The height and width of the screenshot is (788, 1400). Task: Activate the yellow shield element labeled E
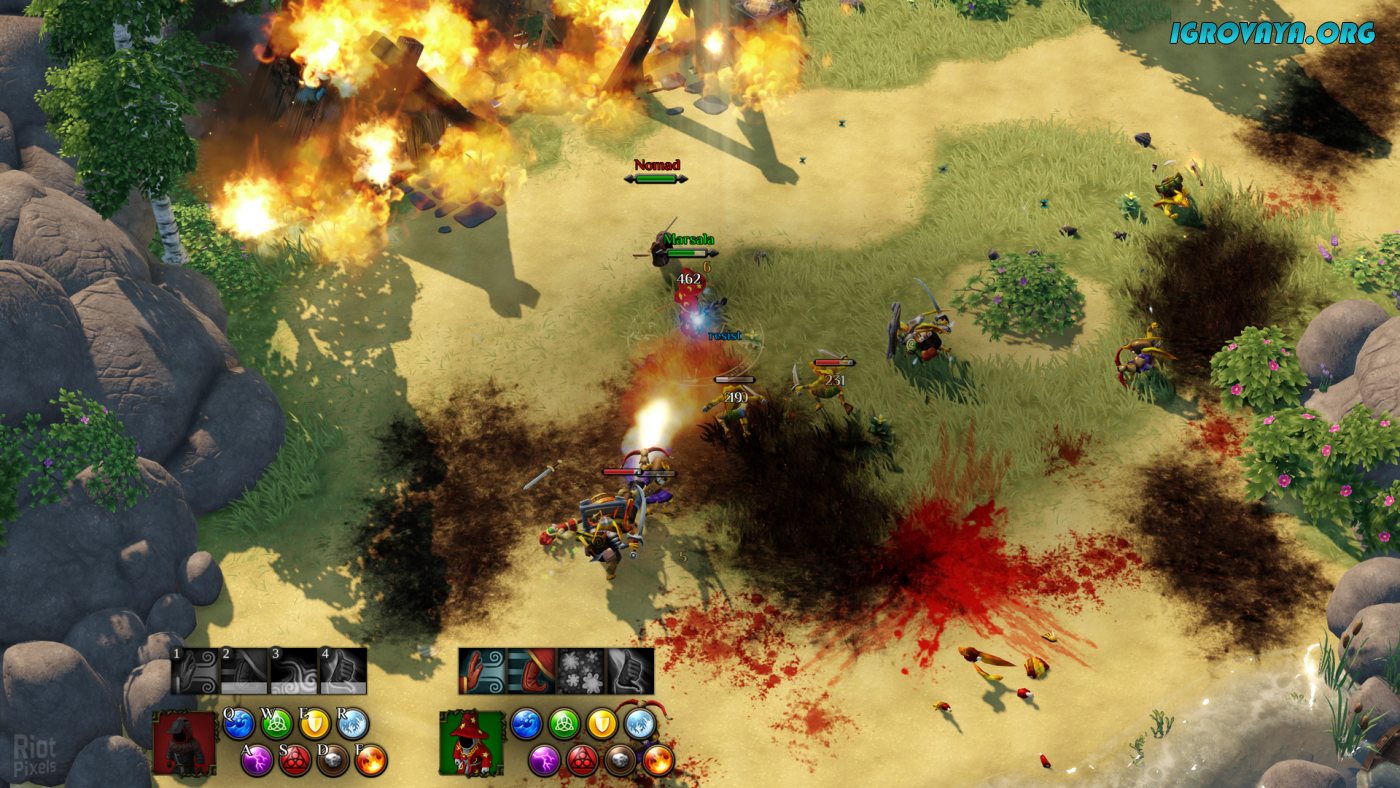[314, 723]
